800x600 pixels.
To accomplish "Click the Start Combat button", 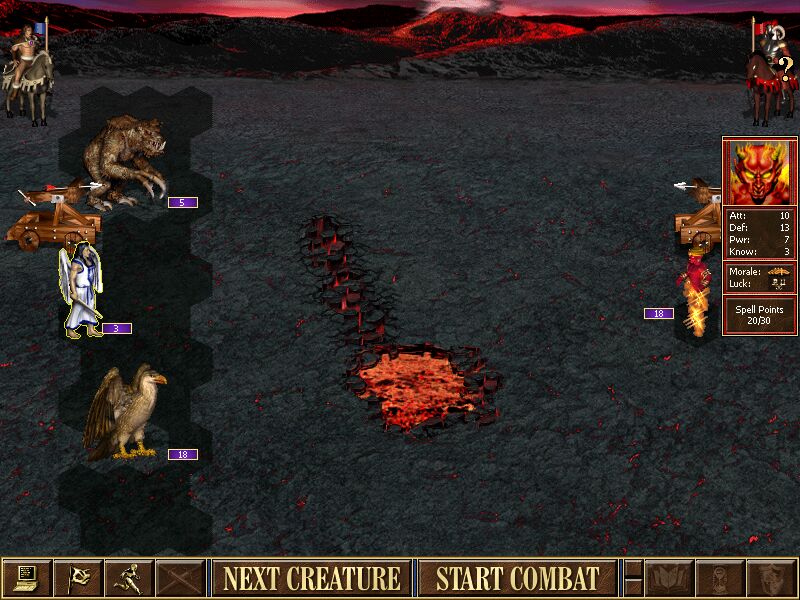I will tap(516, 578).
